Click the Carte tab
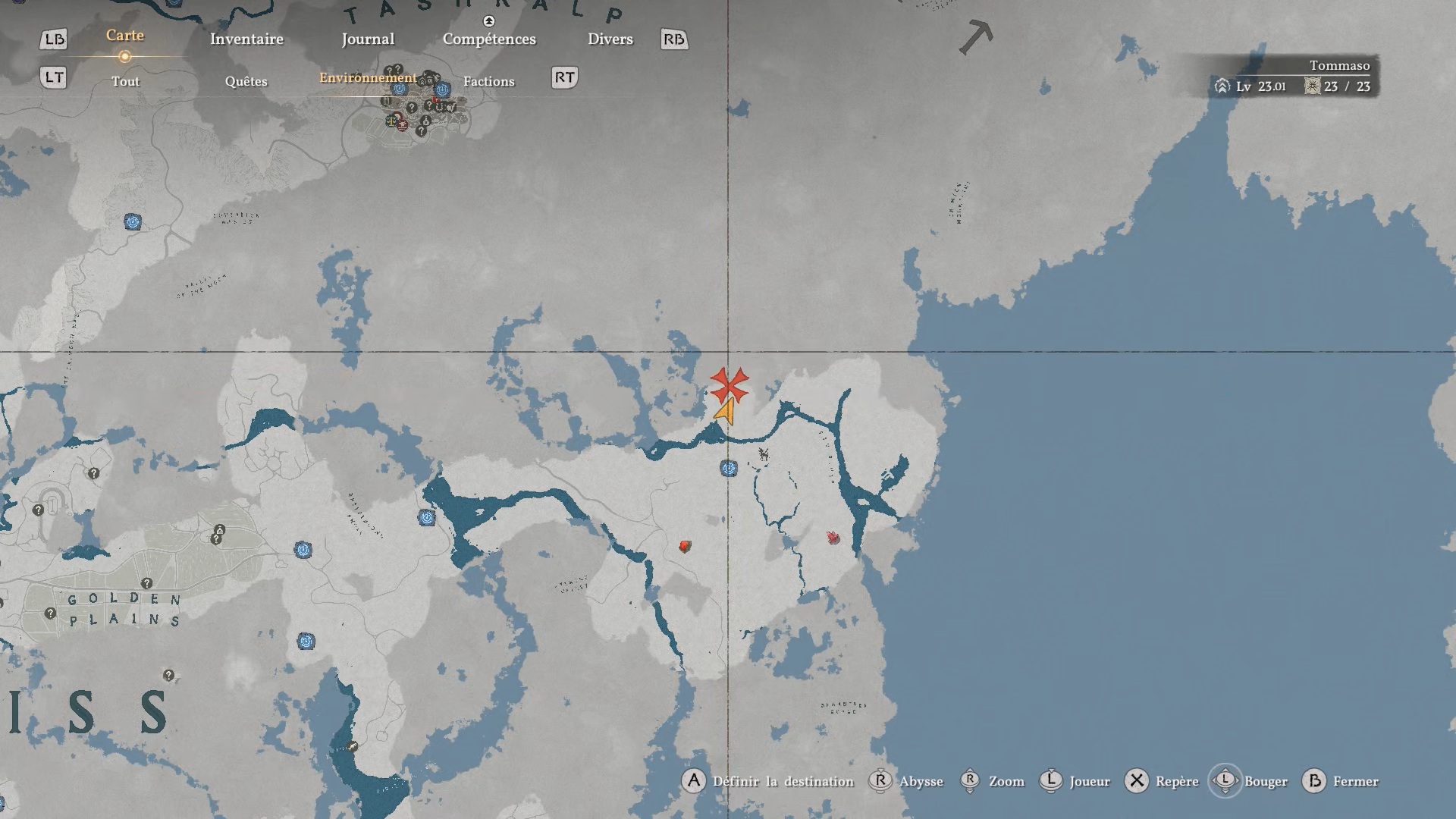 [125, 36]
